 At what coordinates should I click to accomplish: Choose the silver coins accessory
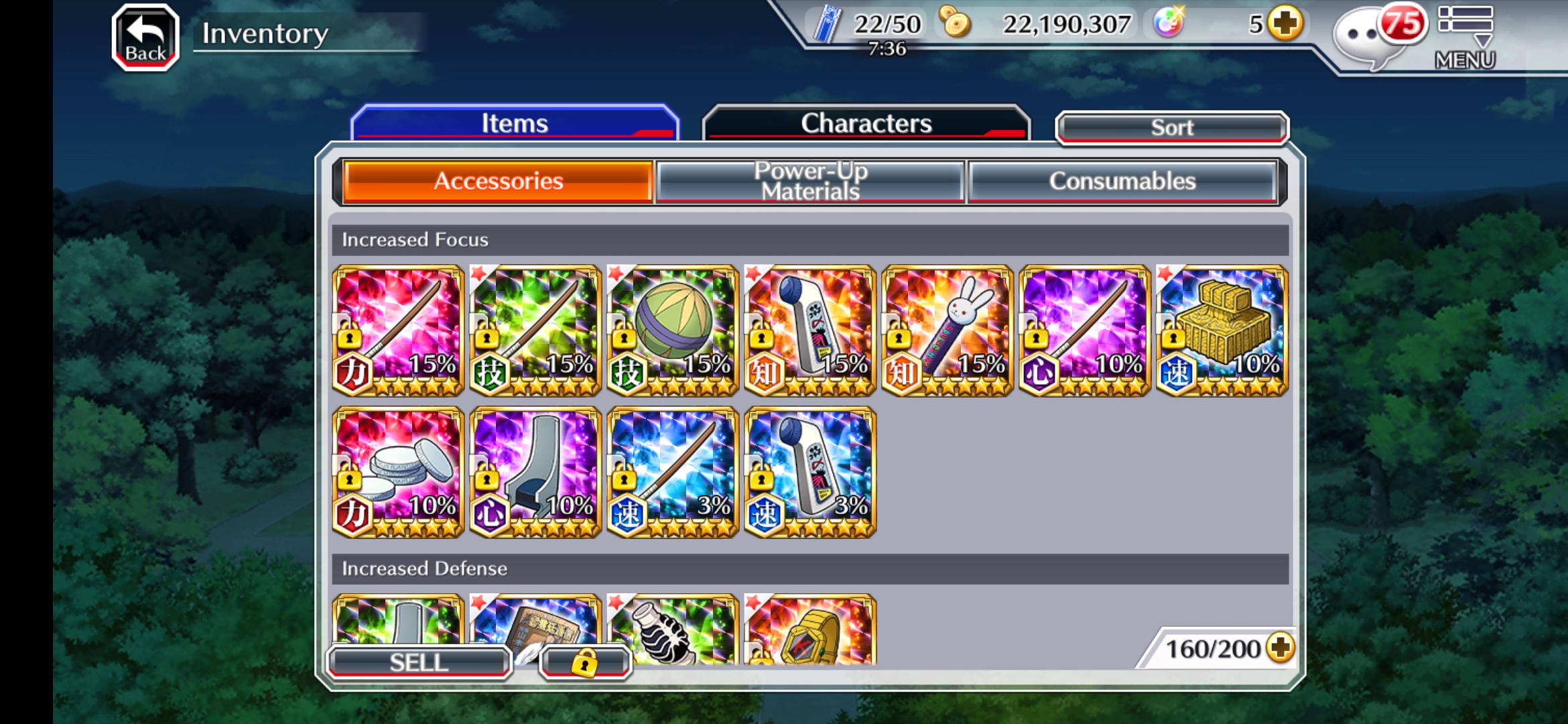coord(398,472)
